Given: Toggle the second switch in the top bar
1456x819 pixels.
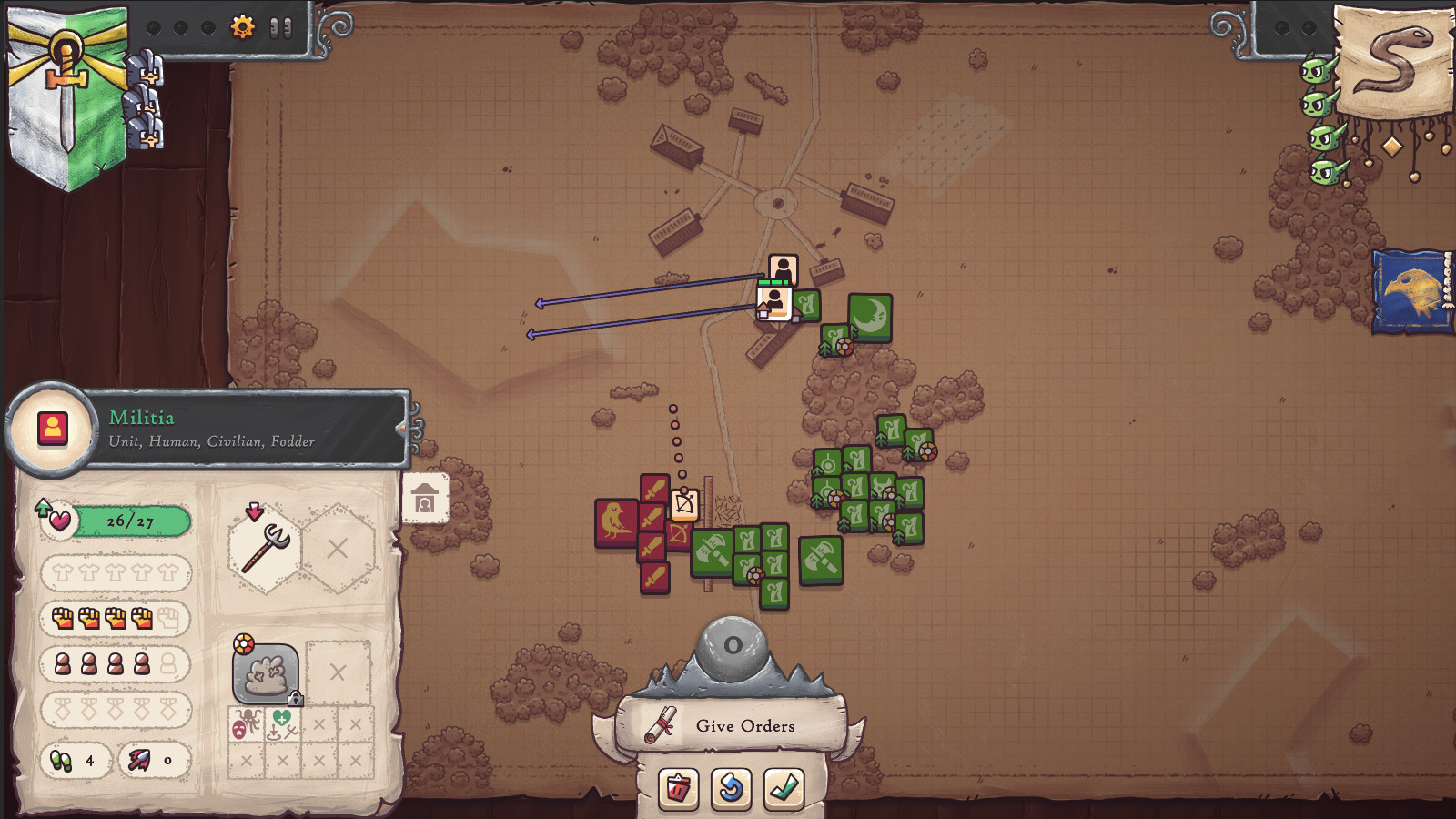Looking at the screenshot, I should [x=288, y=28].
